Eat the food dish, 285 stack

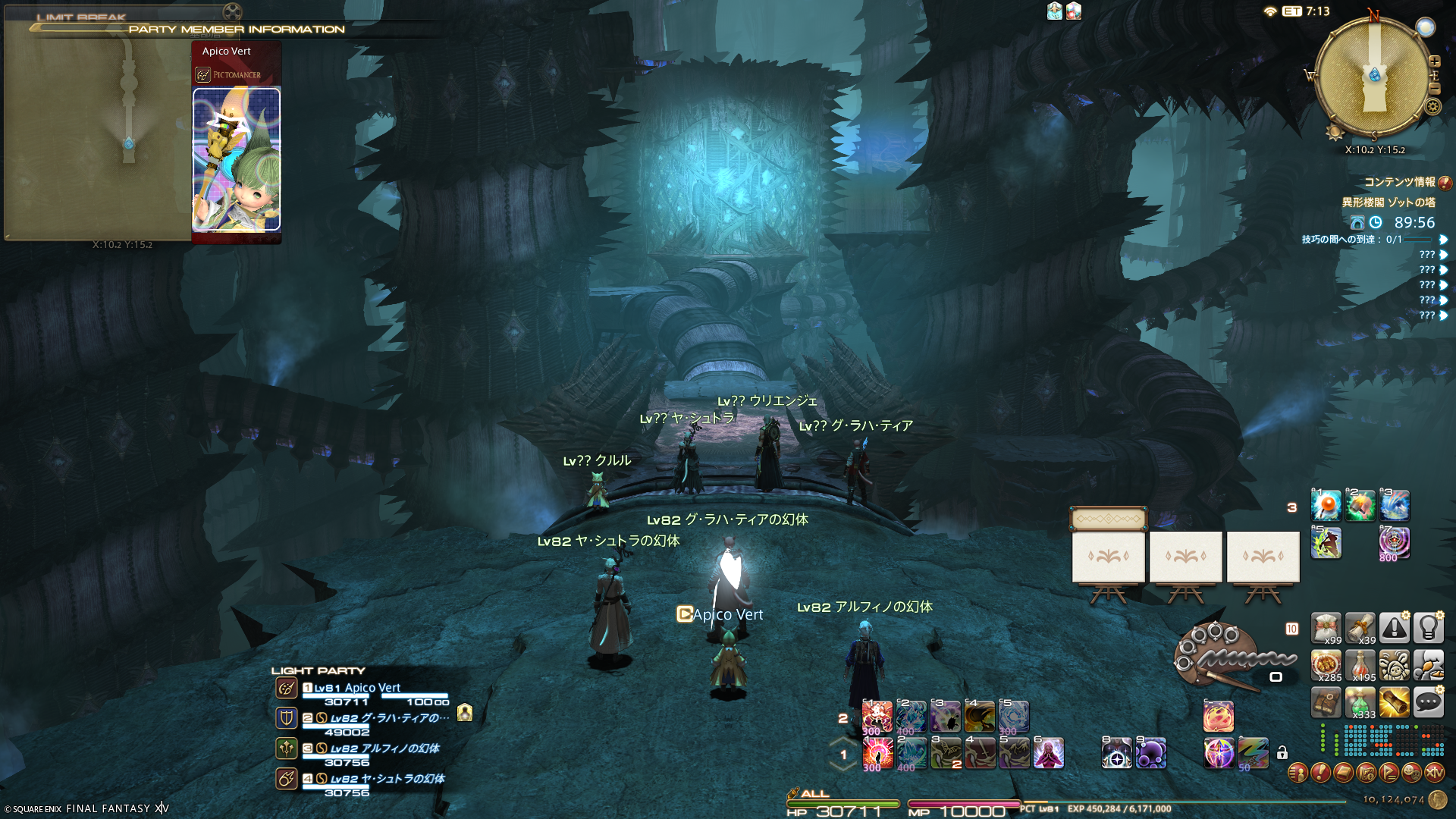pos(1326,666)
